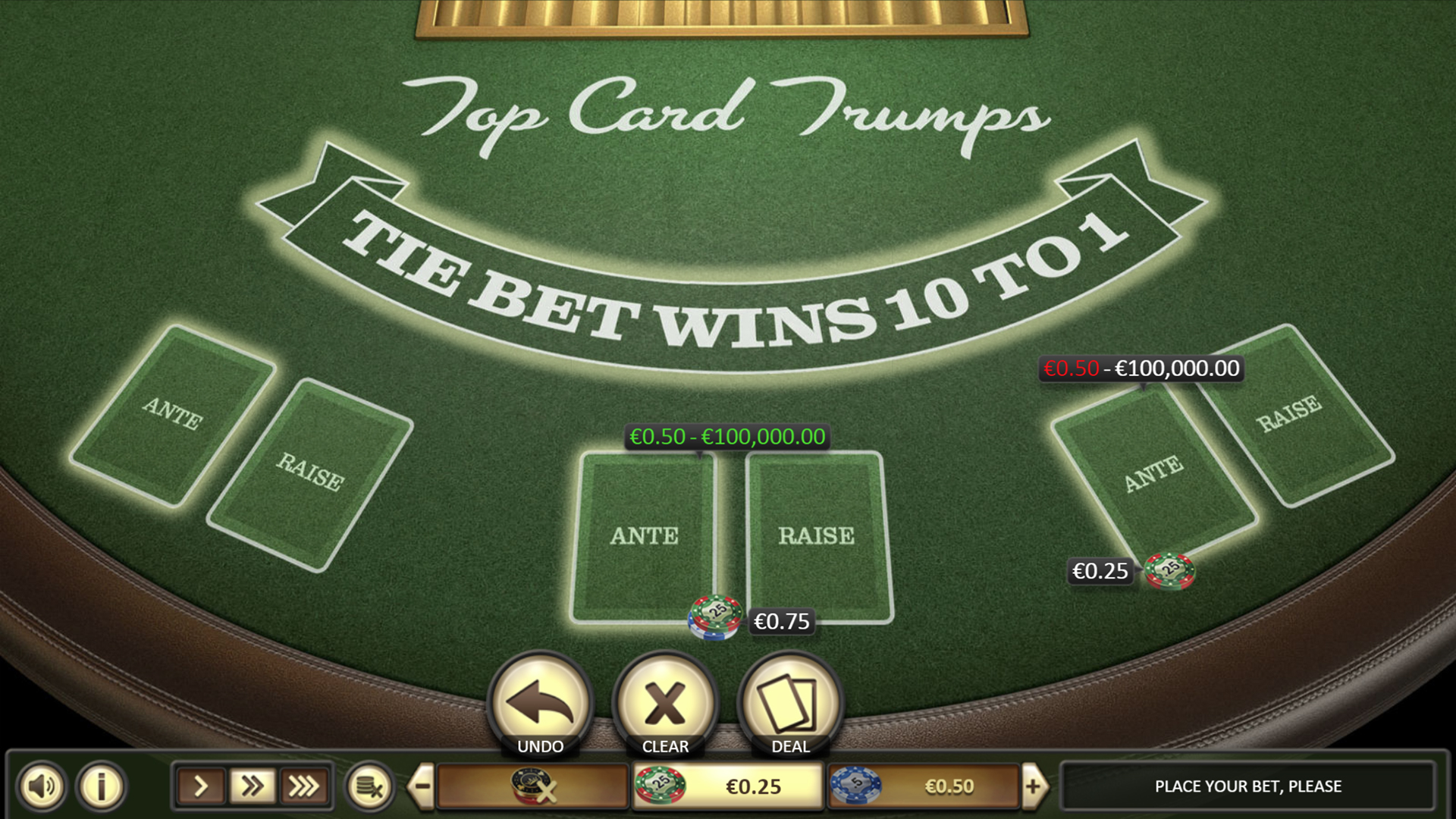
Task: Click the right-hand RAISE betting spot
Action: [x=1319, y=440]
